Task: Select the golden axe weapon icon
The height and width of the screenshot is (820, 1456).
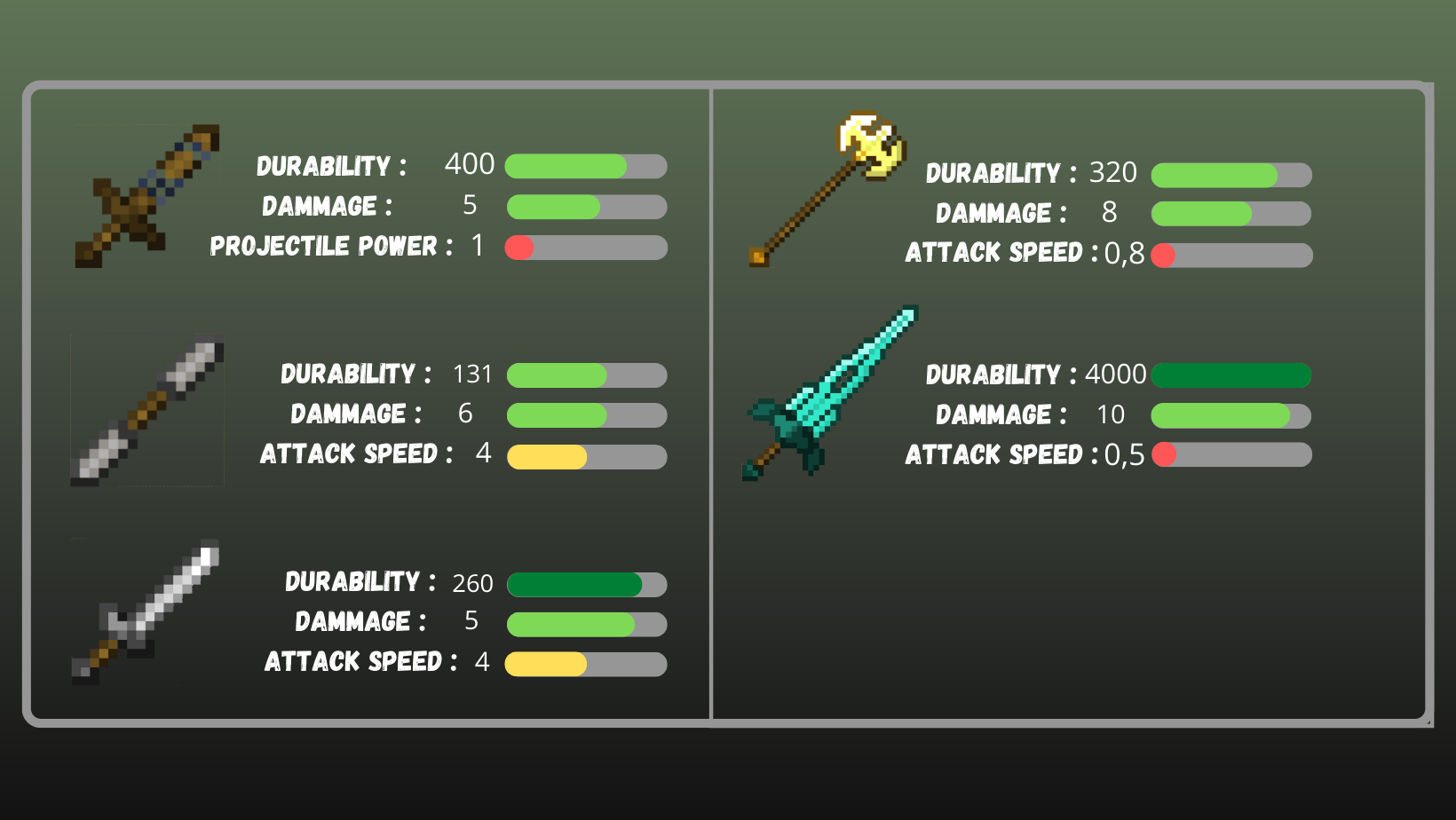Action: (826, 186)
